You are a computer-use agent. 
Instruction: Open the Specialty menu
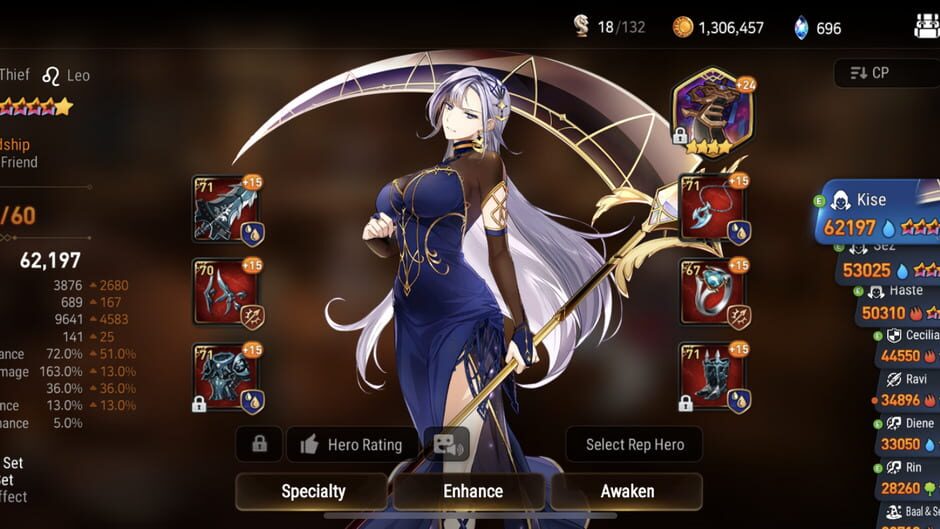click(313, 491)
